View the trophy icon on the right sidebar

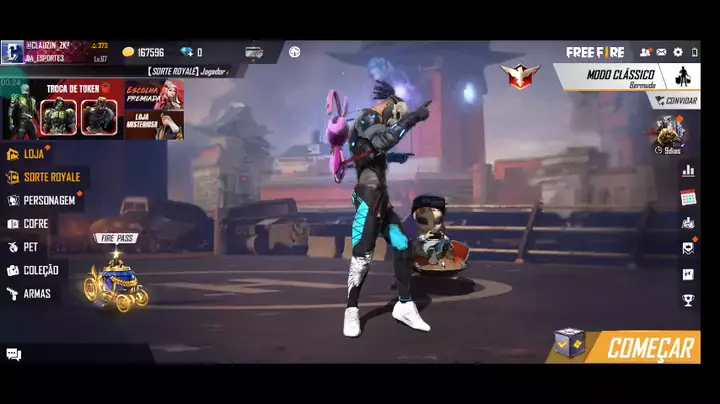click(688, 300)
